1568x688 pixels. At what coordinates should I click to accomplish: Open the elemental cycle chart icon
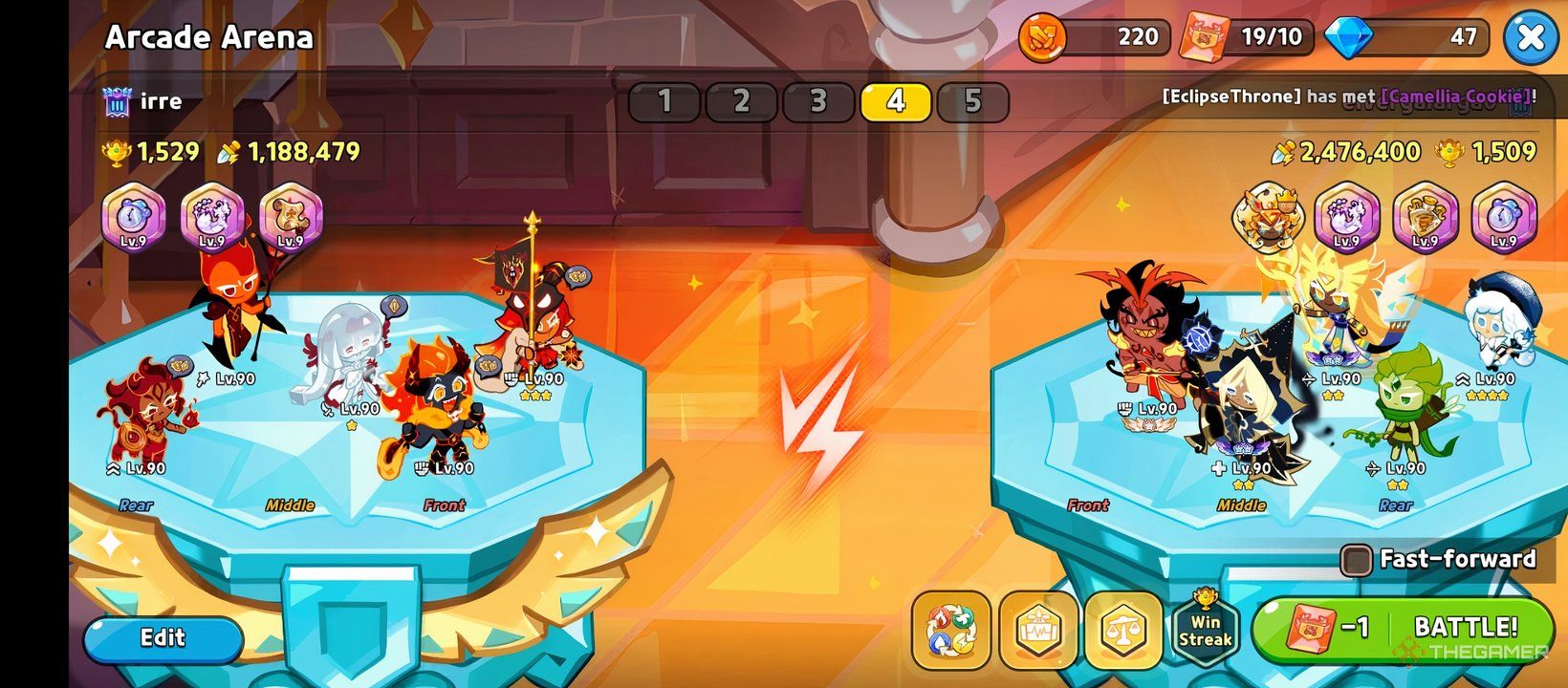tap(951, 631)
